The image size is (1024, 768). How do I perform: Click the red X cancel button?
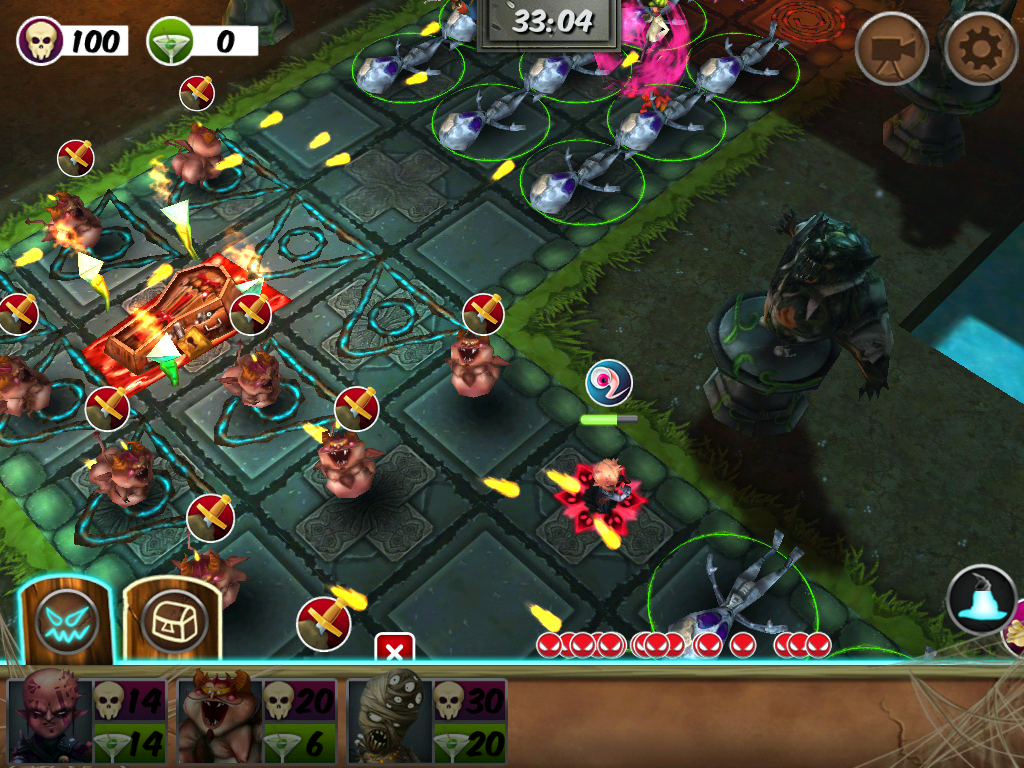(394, 650)
